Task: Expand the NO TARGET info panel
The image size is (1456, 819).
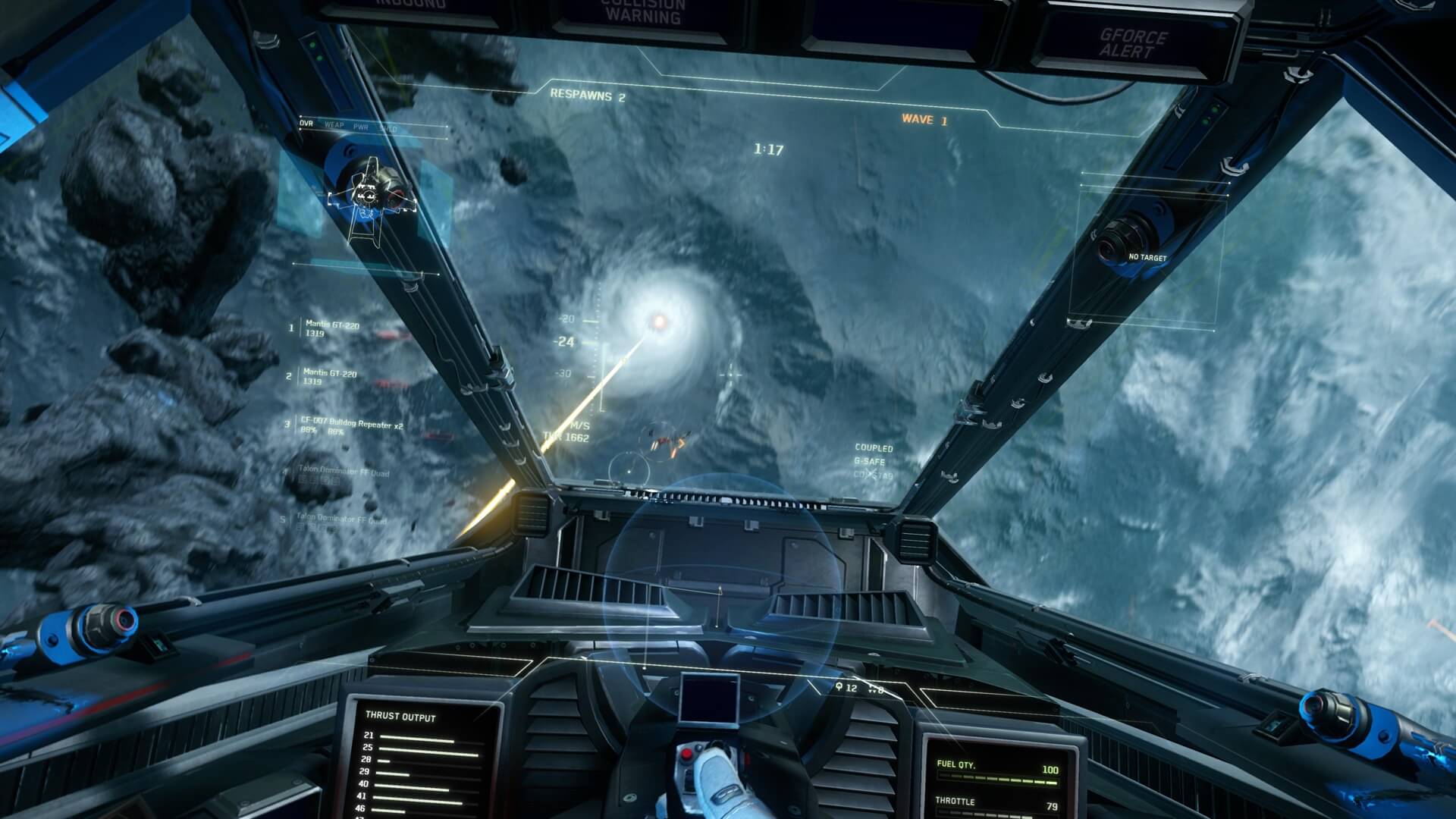Action: 1149,257
